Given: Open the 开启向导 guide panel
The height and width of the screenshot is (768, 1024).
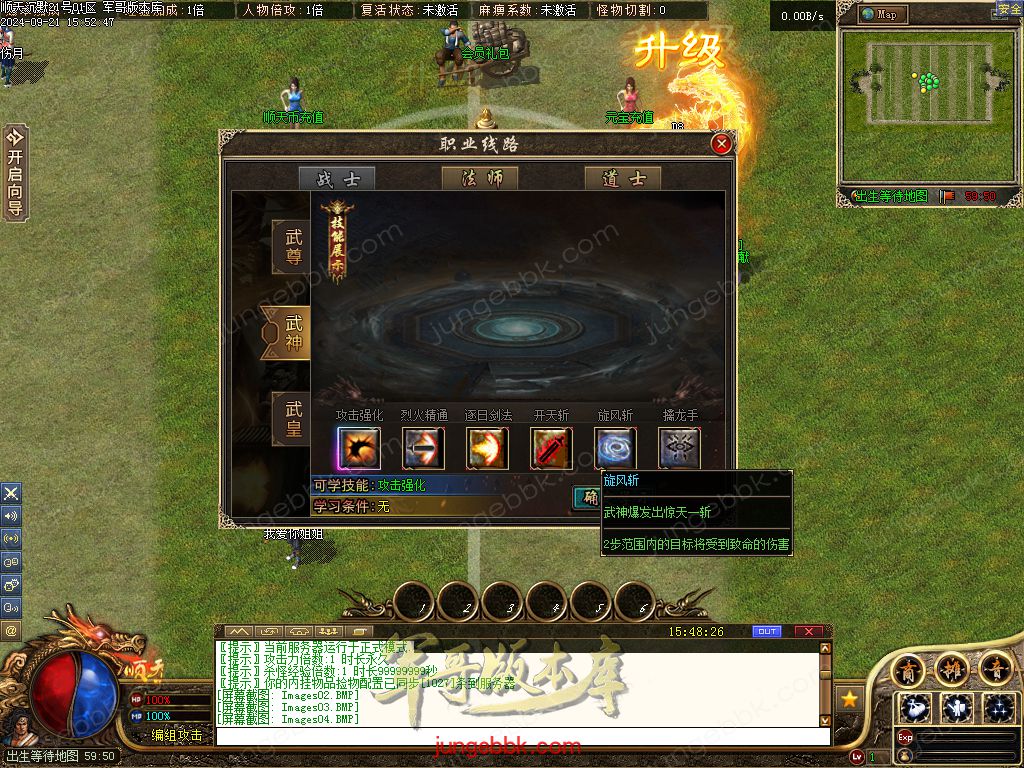Looking at the screenshot, I should pos(15,171).
